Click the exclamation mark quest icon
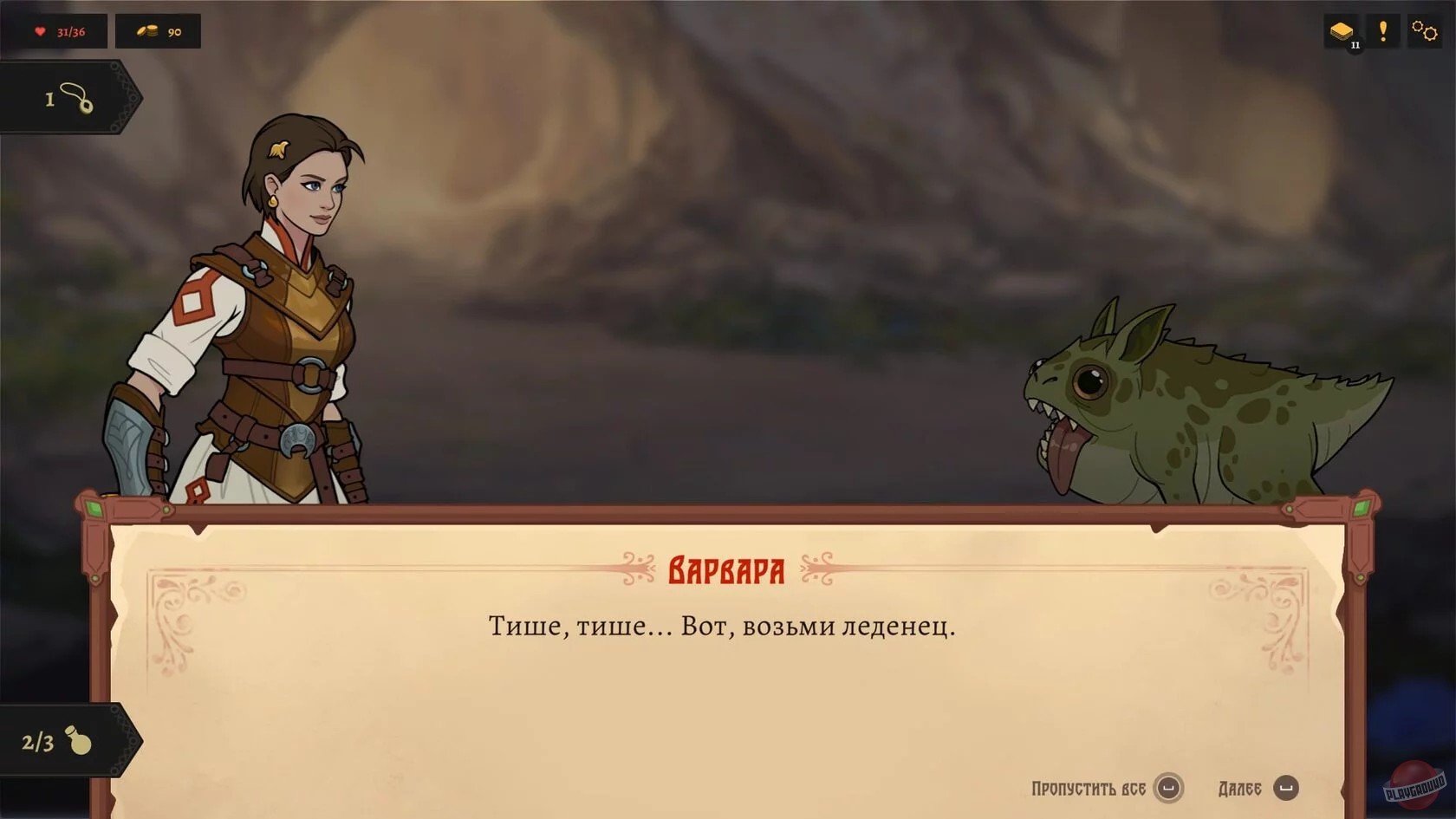This screenshot has width=1456, height=819. click(1384, 30)
